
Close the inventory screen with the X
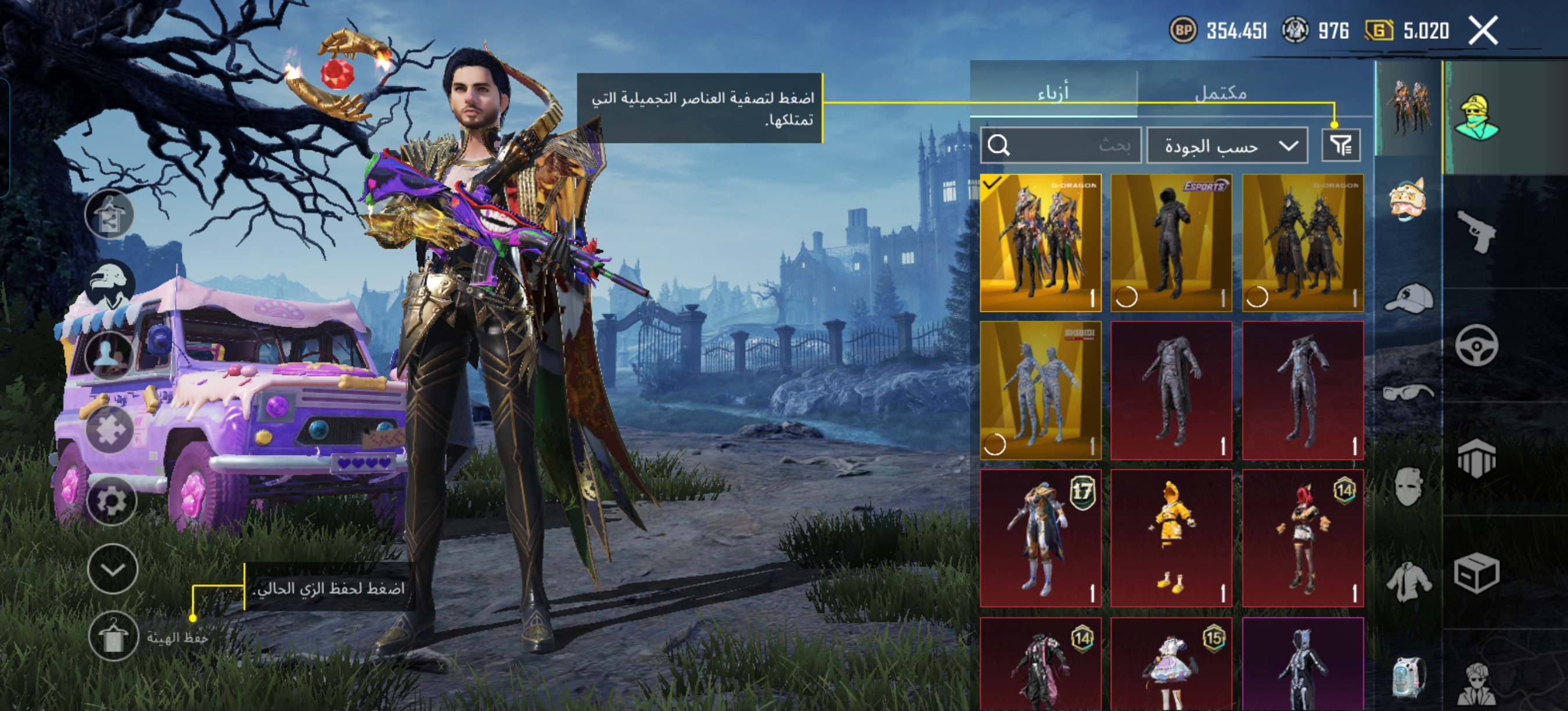coord(1483,30)
